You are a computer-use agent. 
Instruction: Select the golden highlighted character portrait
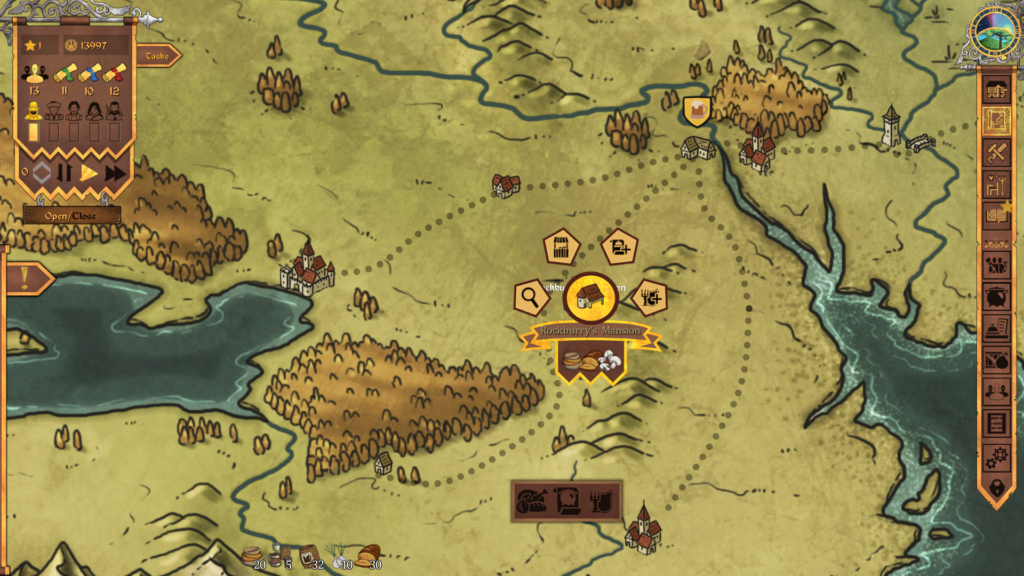tap(32, 109)
